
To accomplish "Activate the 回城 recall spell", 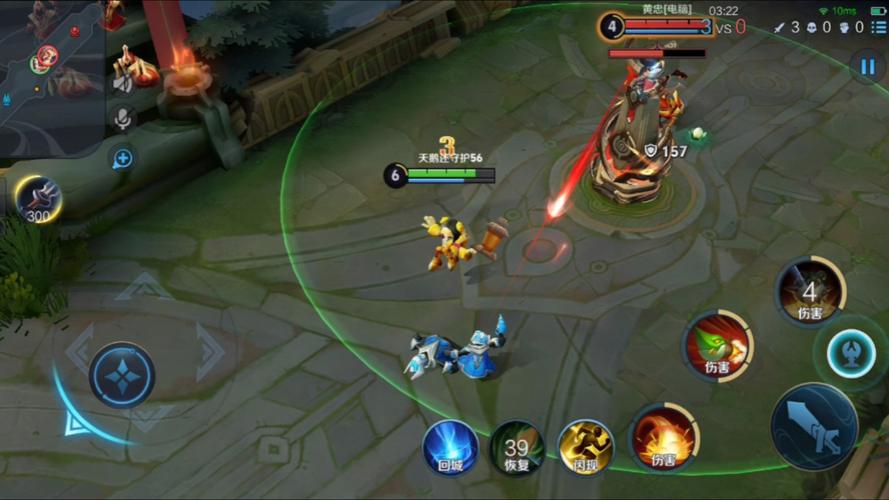I will (450, 446).
